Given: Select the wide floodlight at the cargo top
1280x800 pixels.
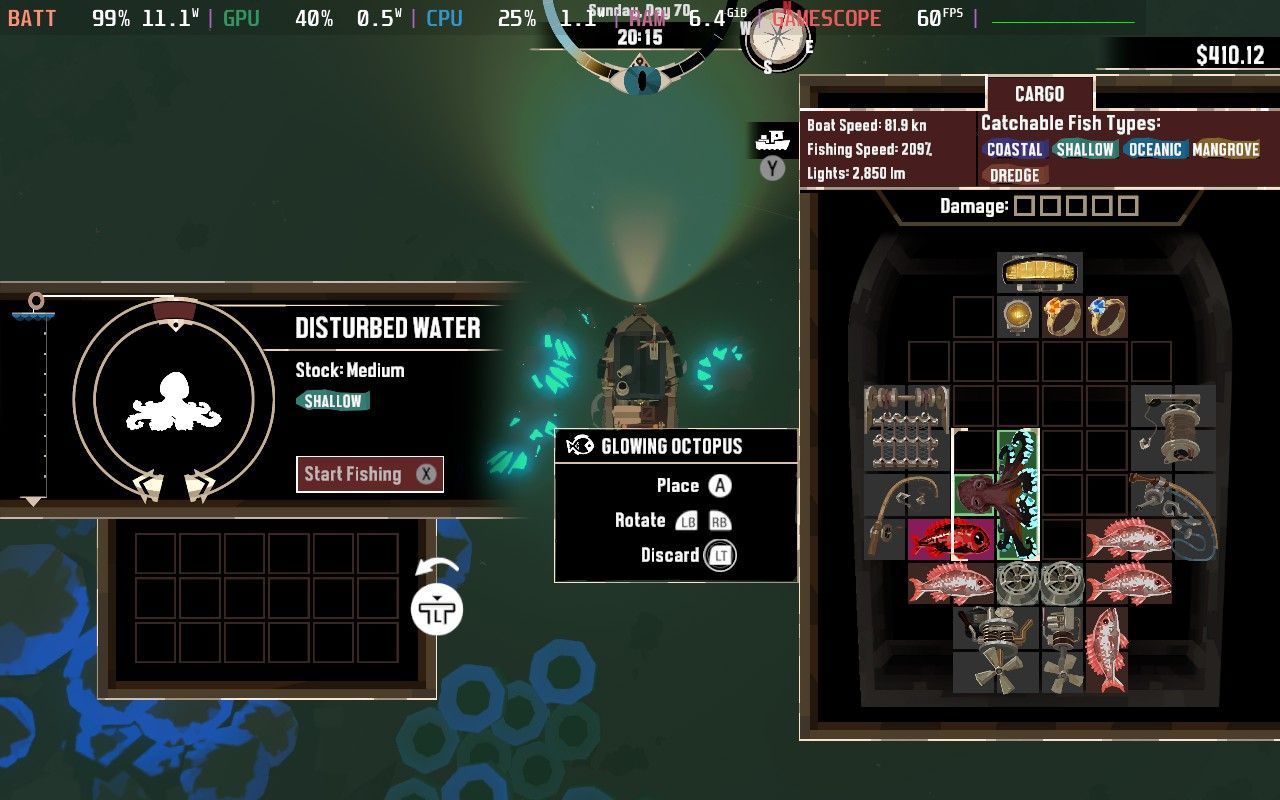Looking at the screenshot, I should (1039, 270).
